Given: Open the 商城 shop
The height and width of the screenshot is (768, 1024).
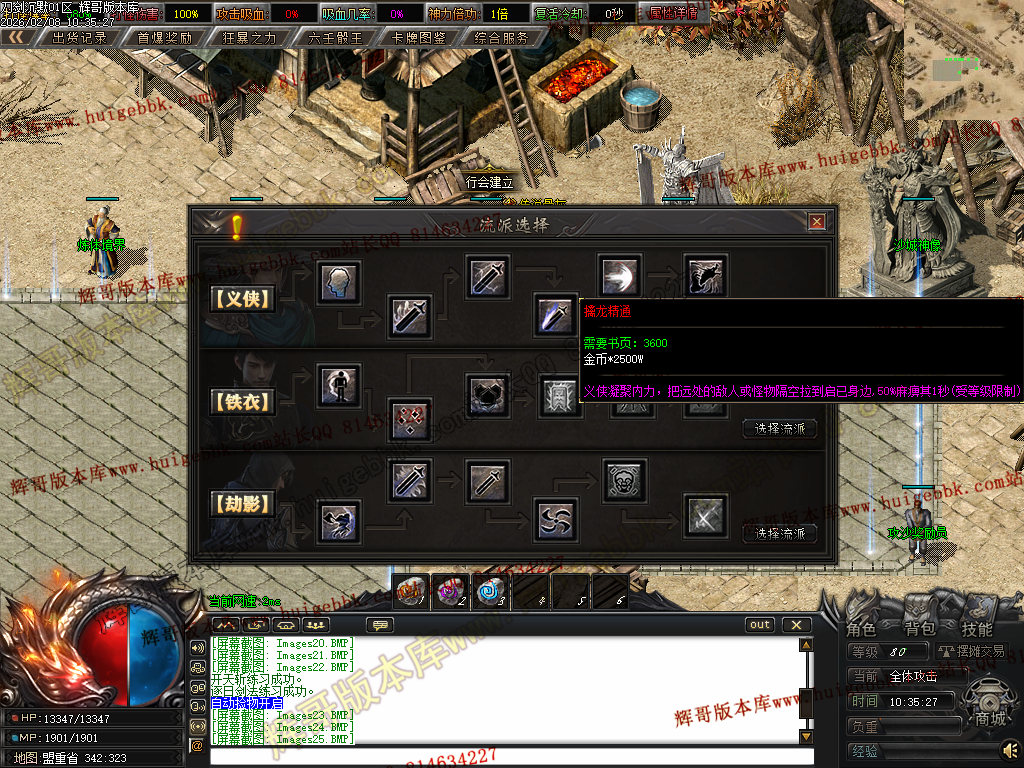Looking at the screenshot, I should (990, 718).
